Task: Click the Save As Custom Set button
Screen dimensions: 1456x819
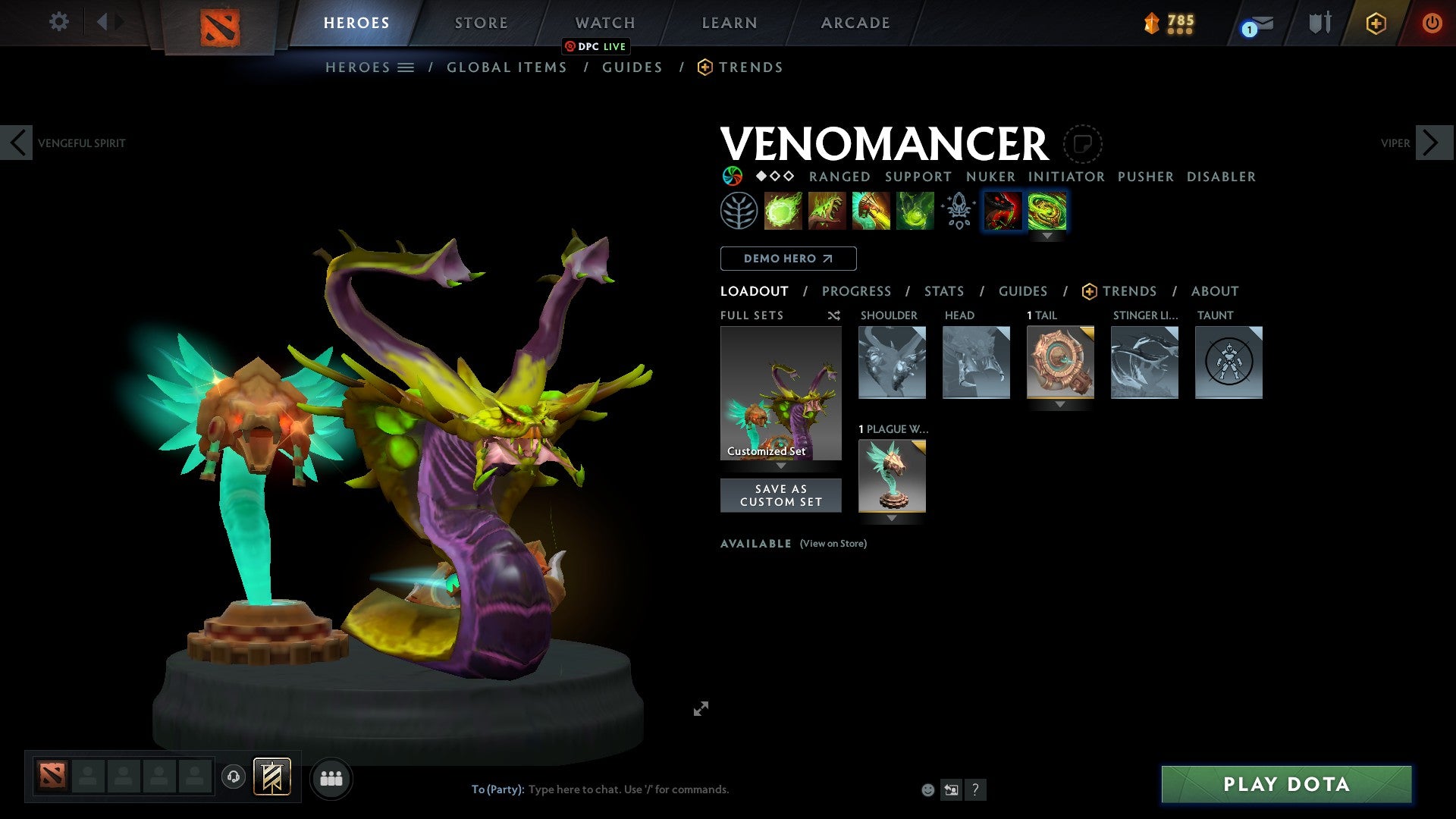Action: (780, 494)
